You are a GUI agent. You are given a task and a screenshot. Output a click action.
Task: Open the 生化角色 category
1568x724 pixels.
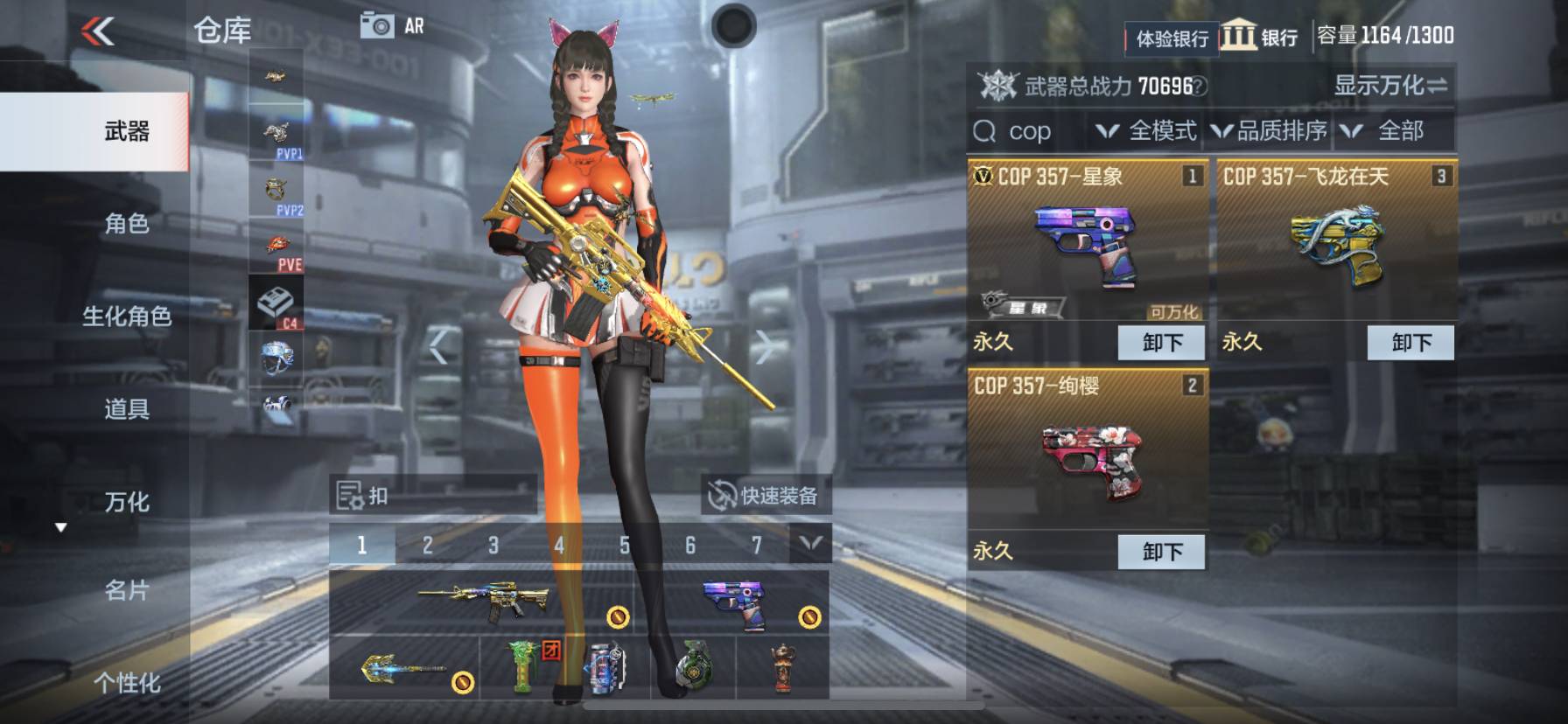coord(127,317)
